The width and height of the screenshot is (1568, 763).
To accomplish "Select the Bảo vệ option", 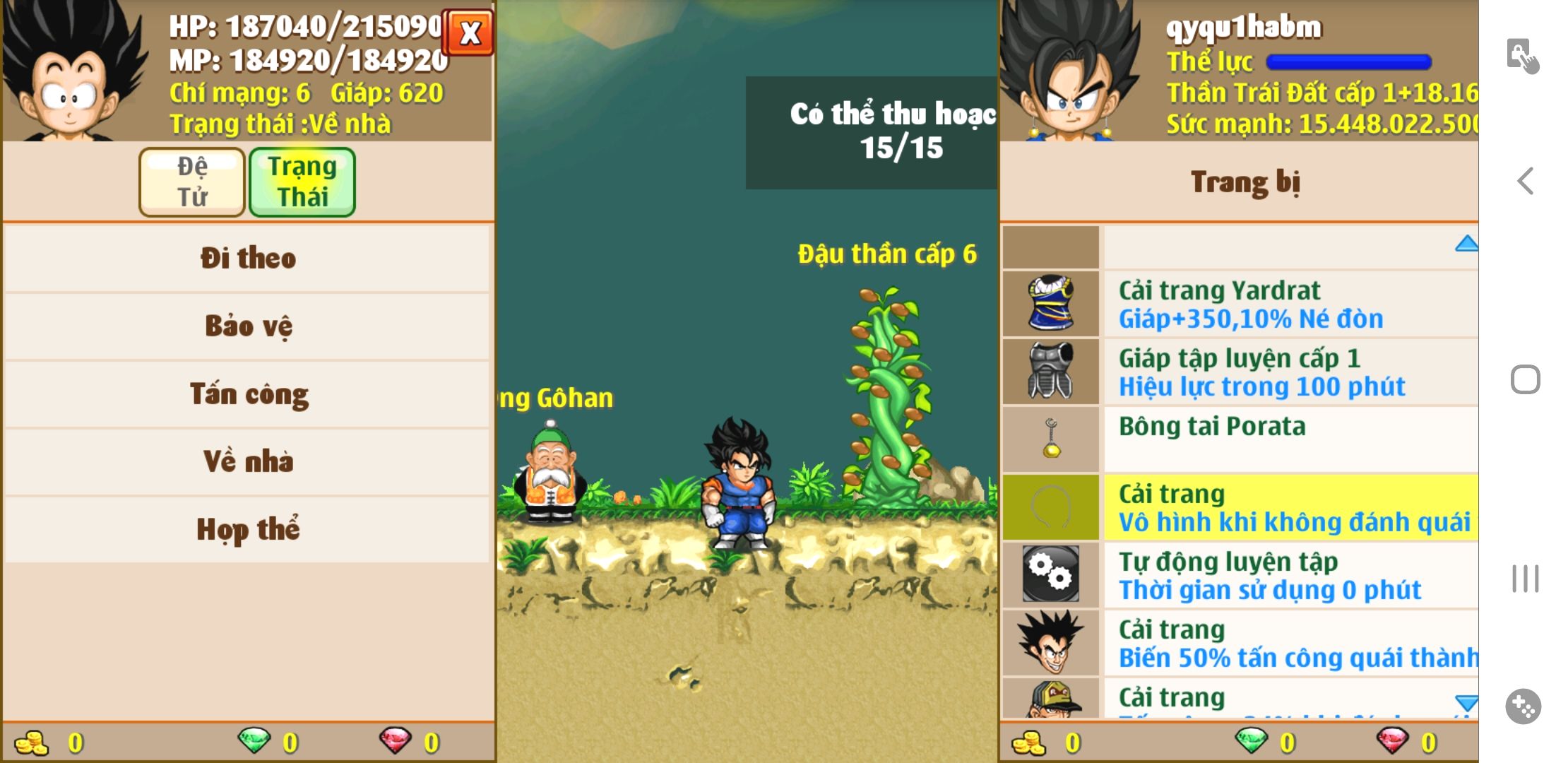I will coord(247,326).
